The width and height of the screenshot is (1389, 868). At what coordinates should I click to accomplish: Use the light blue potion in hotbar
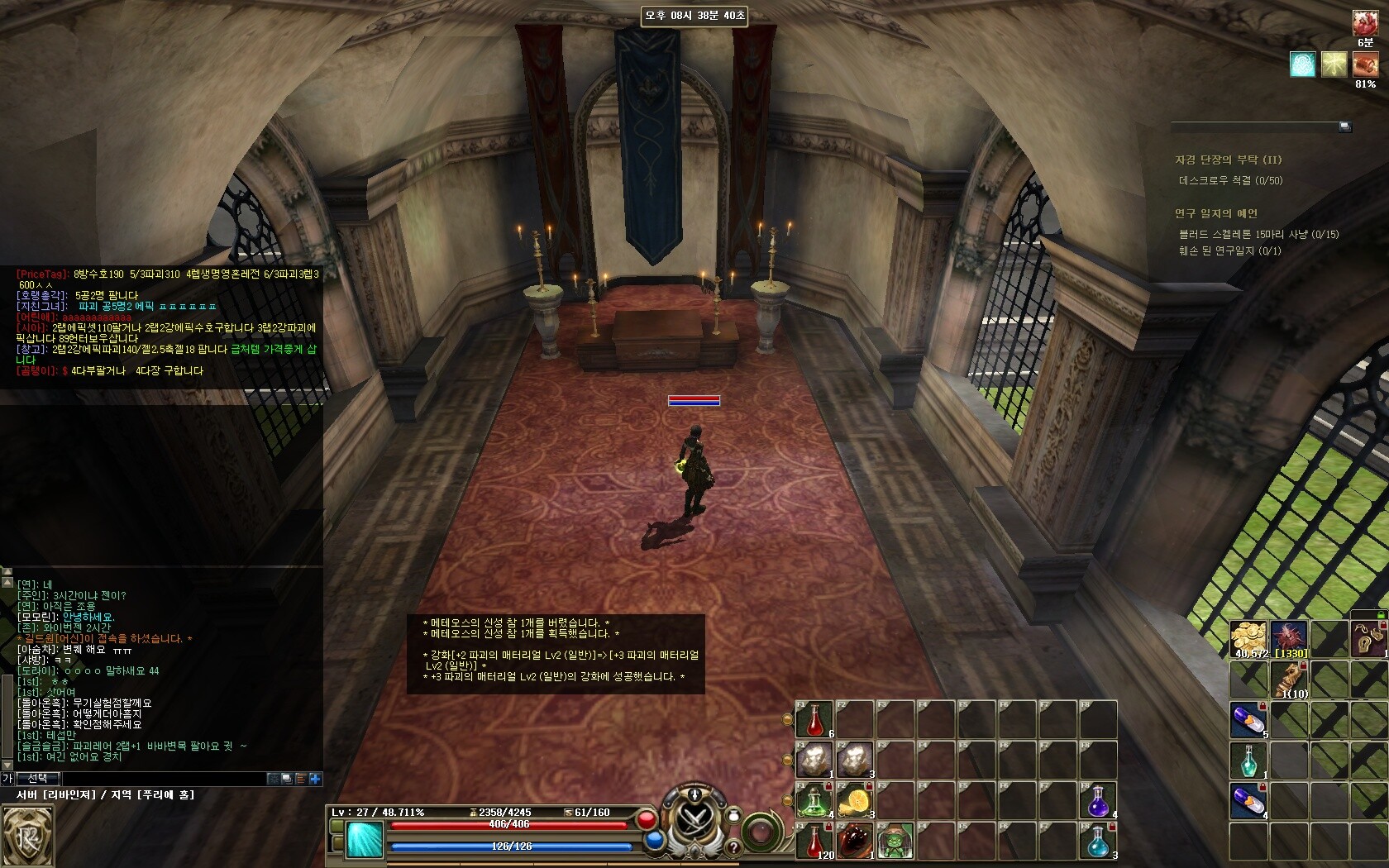(1098, 842)
